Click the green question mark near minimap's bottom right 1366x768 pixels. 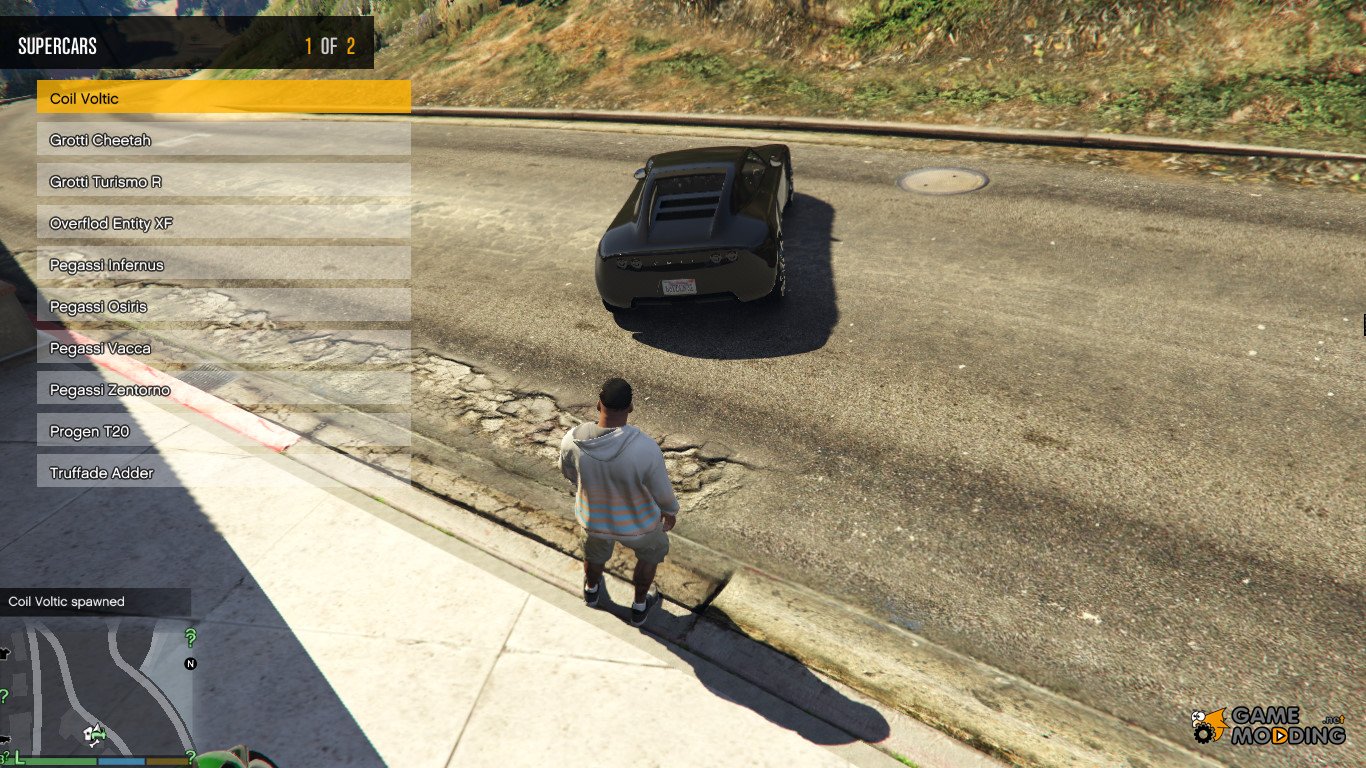[191, 755]
